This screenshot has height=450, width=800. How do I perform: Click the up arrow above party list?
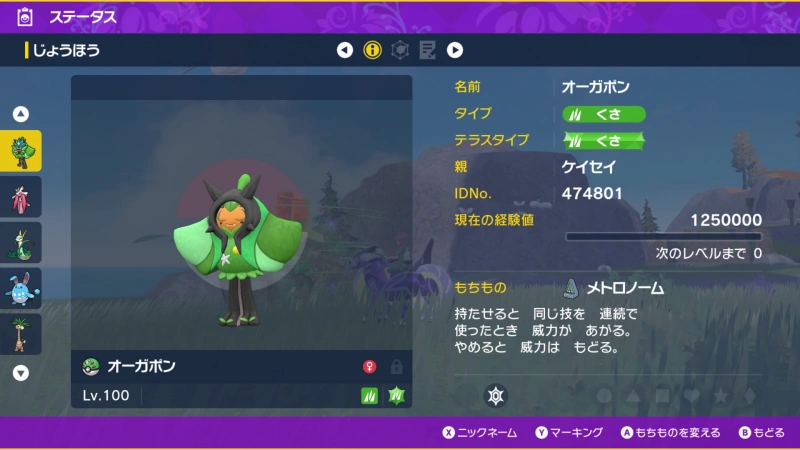point(21,114)
